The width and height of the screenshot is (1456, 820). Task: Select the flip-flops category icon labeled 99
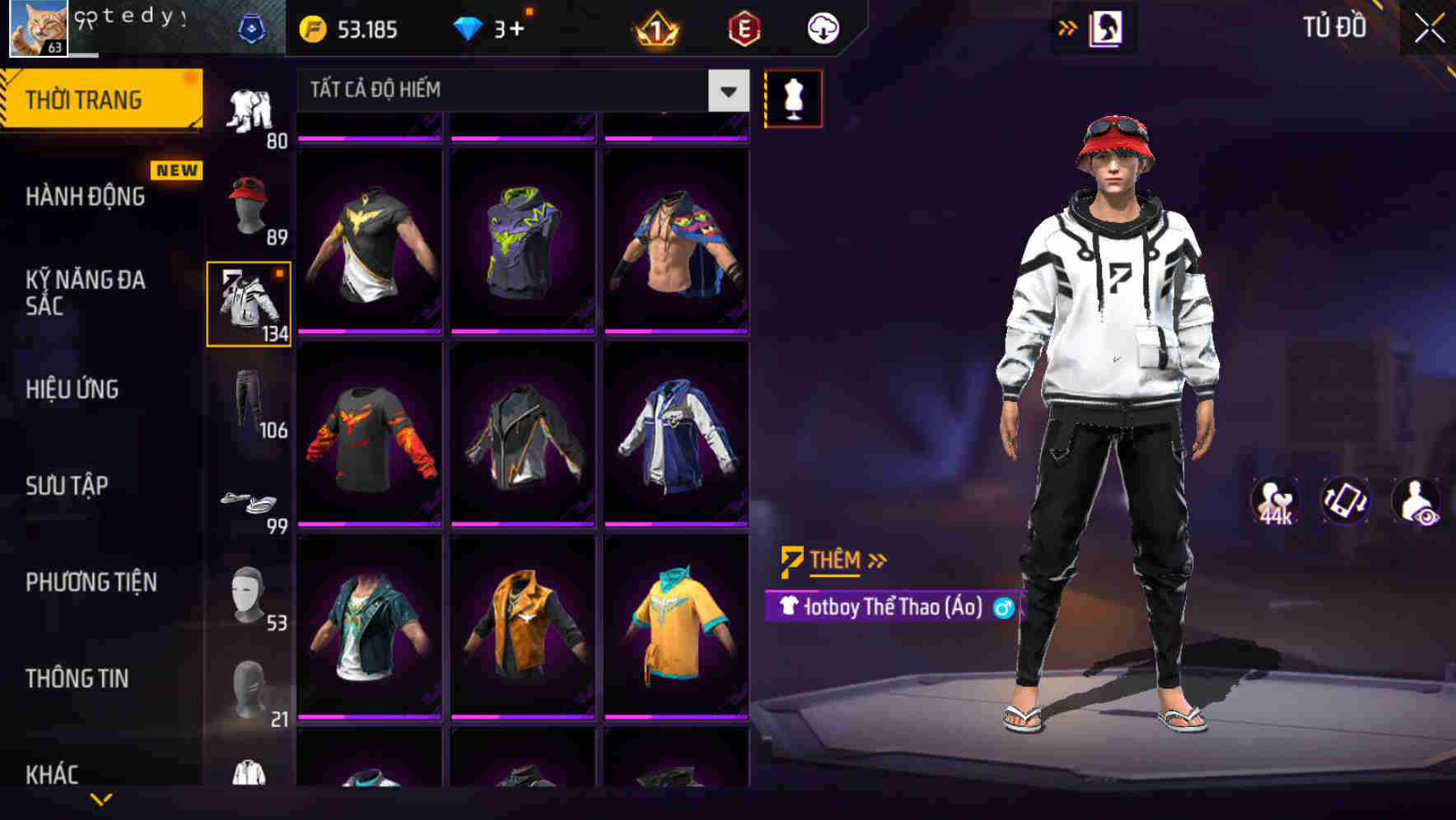coord(247,502)
